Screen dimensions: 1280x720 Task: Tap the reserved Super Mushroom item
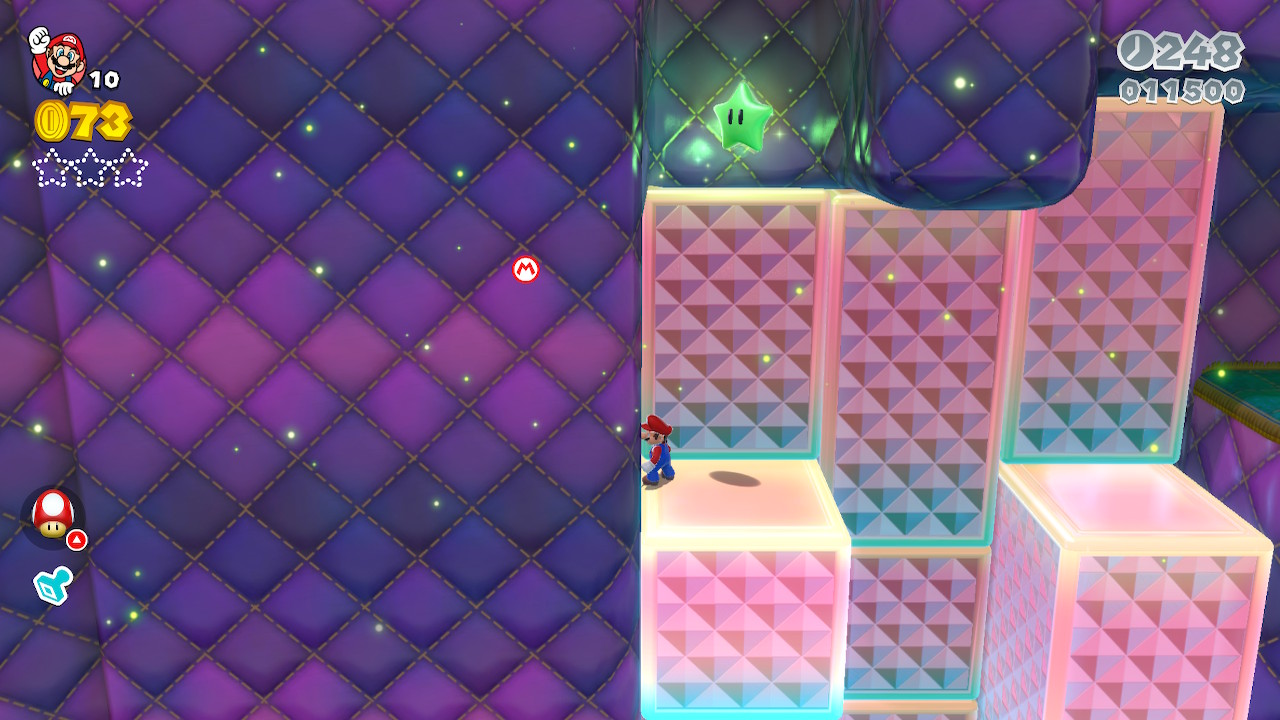(52, 514)
